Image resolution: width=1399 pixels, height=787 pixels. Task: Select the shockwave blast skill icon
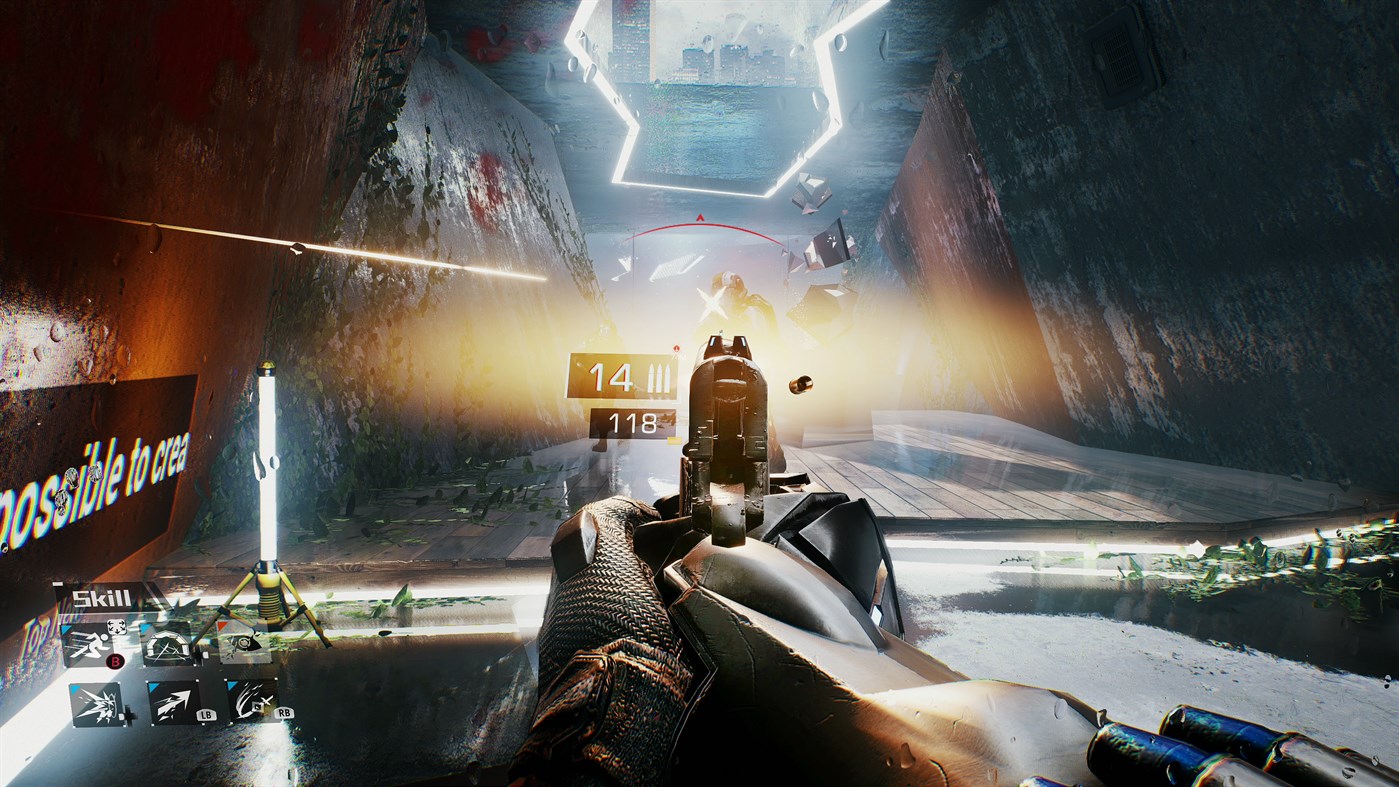97,702
